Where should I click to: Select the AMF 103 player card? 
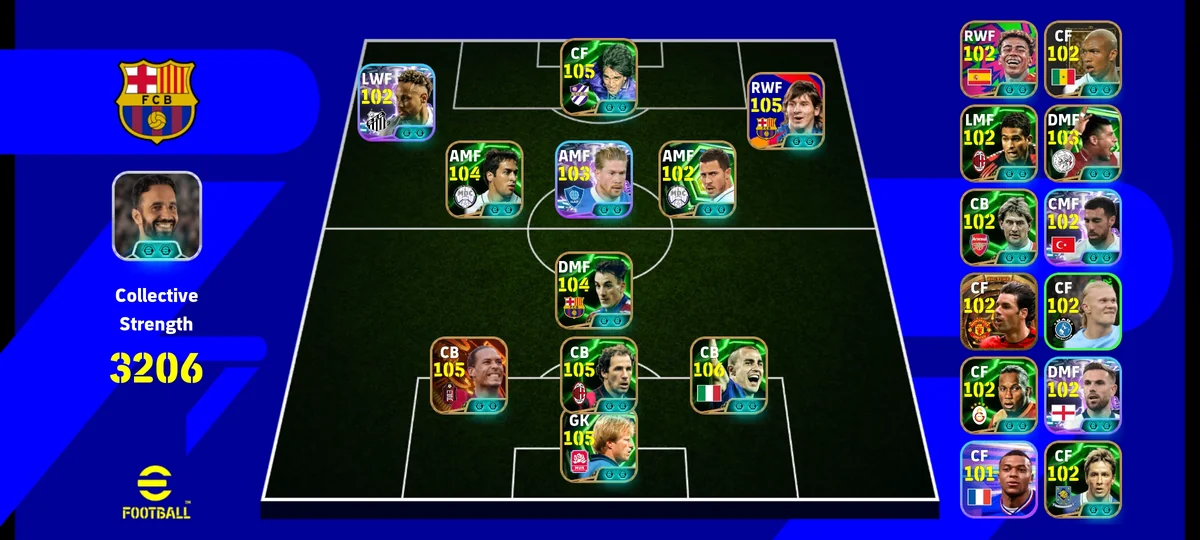(x=594, y=179)
